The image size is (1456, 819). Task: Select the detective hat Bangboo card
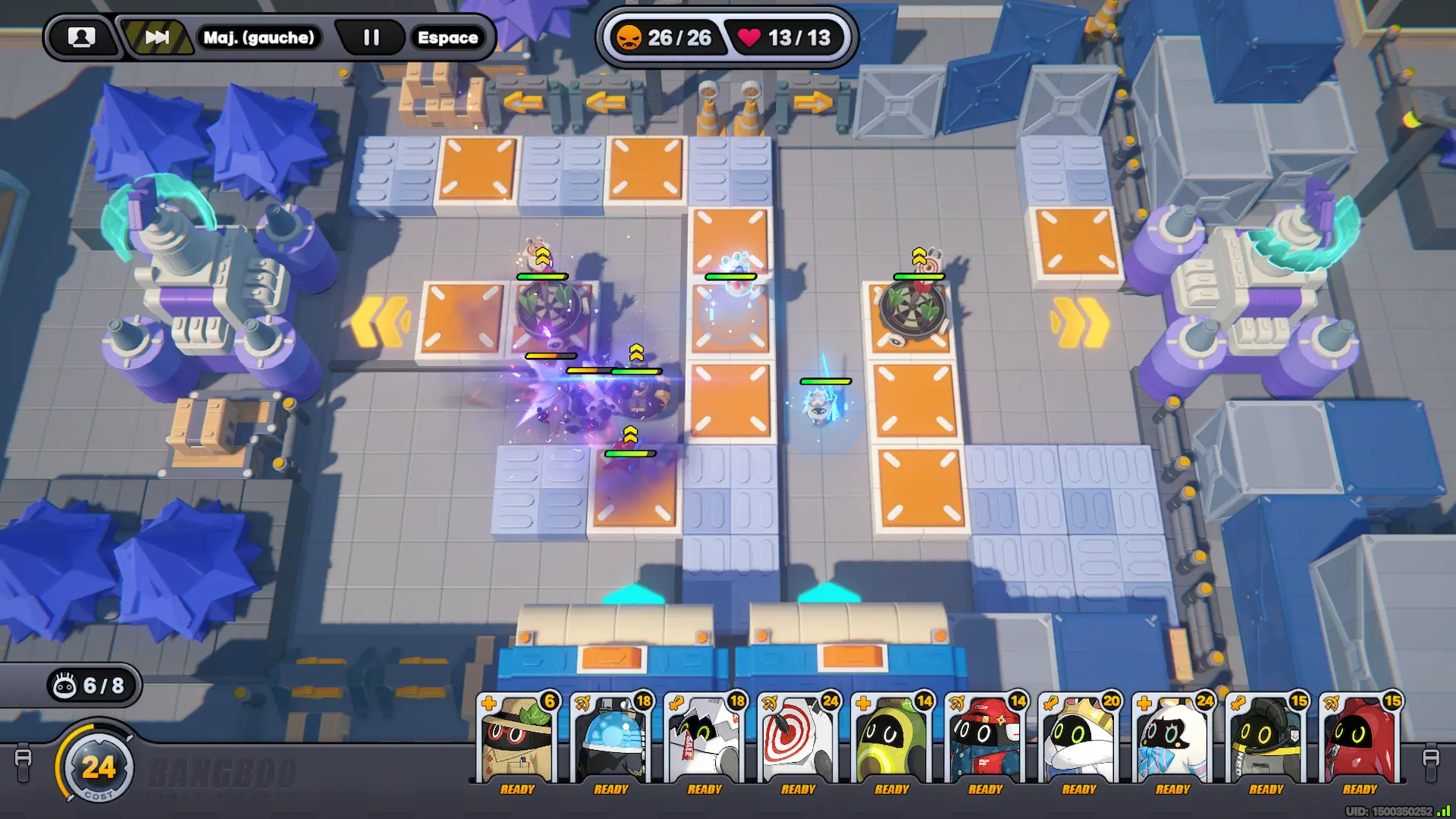pyautogui.click(x=517, y=741)
